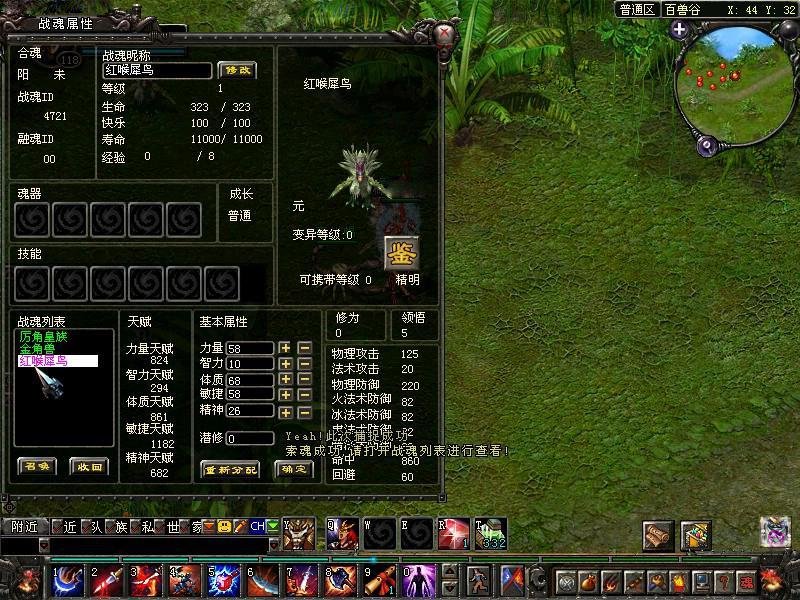Add a point to 精神

click(285, 411)
